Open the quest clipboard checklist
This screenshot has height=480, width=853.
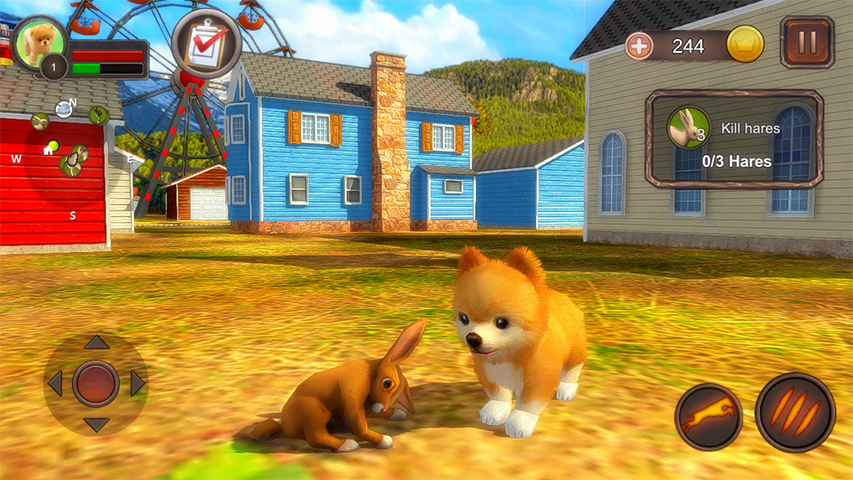[x=206, y=44]
